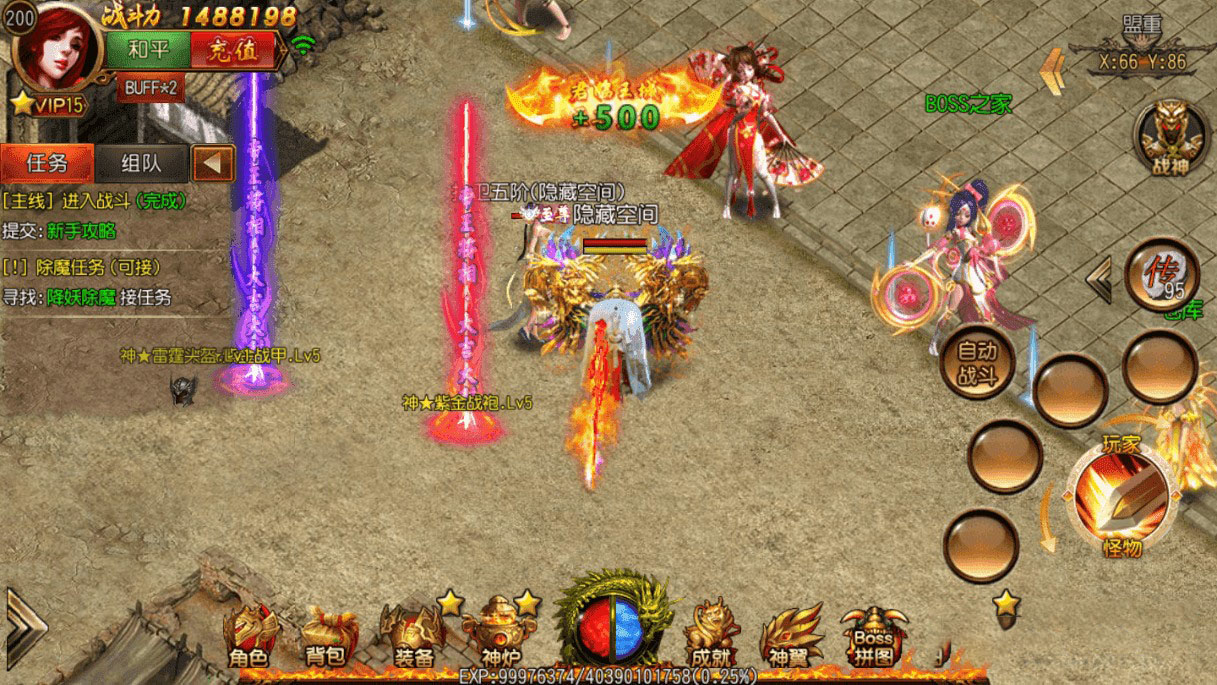The image size is (1217, 685).
Task: Toggle the 和平 peace attack mode
Action: coord(147,50)
